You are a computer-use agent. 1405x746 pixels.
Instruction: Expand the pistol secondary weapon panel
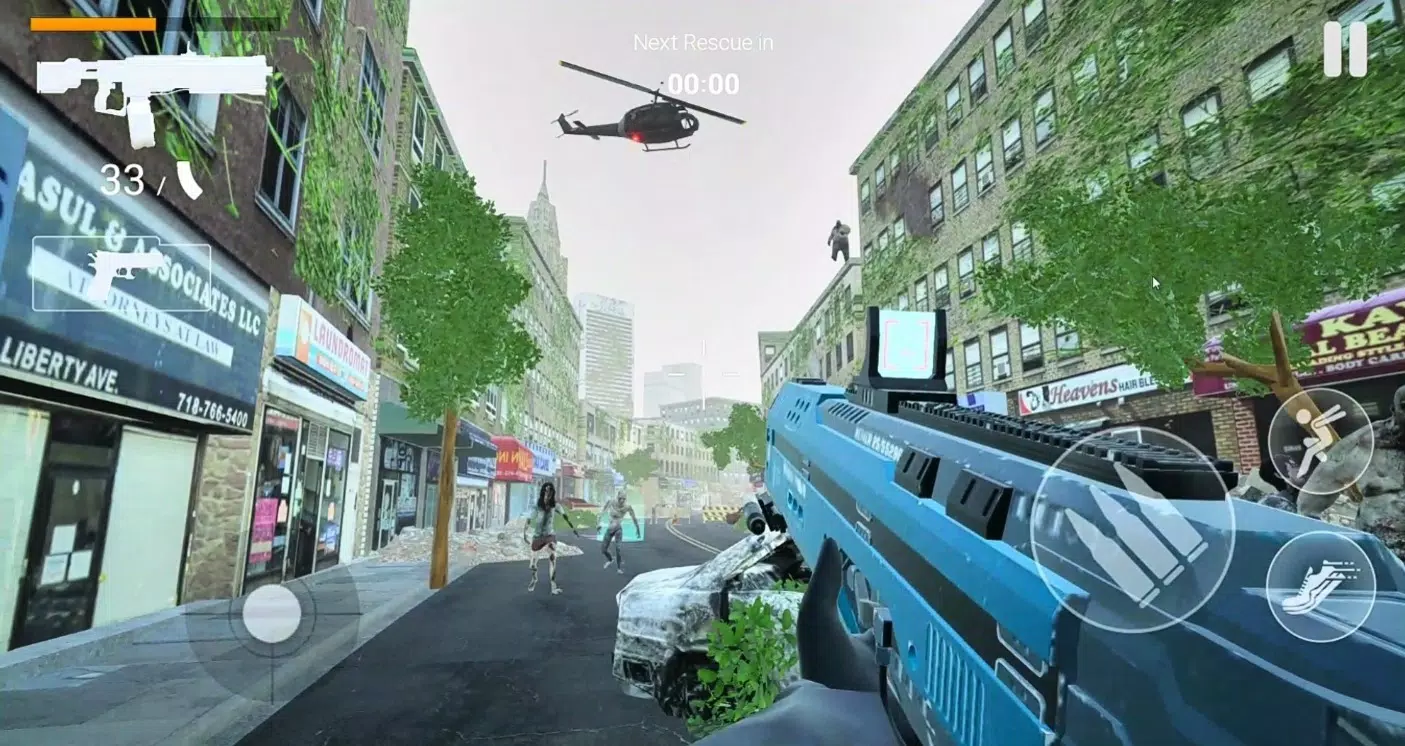(120, 272)
